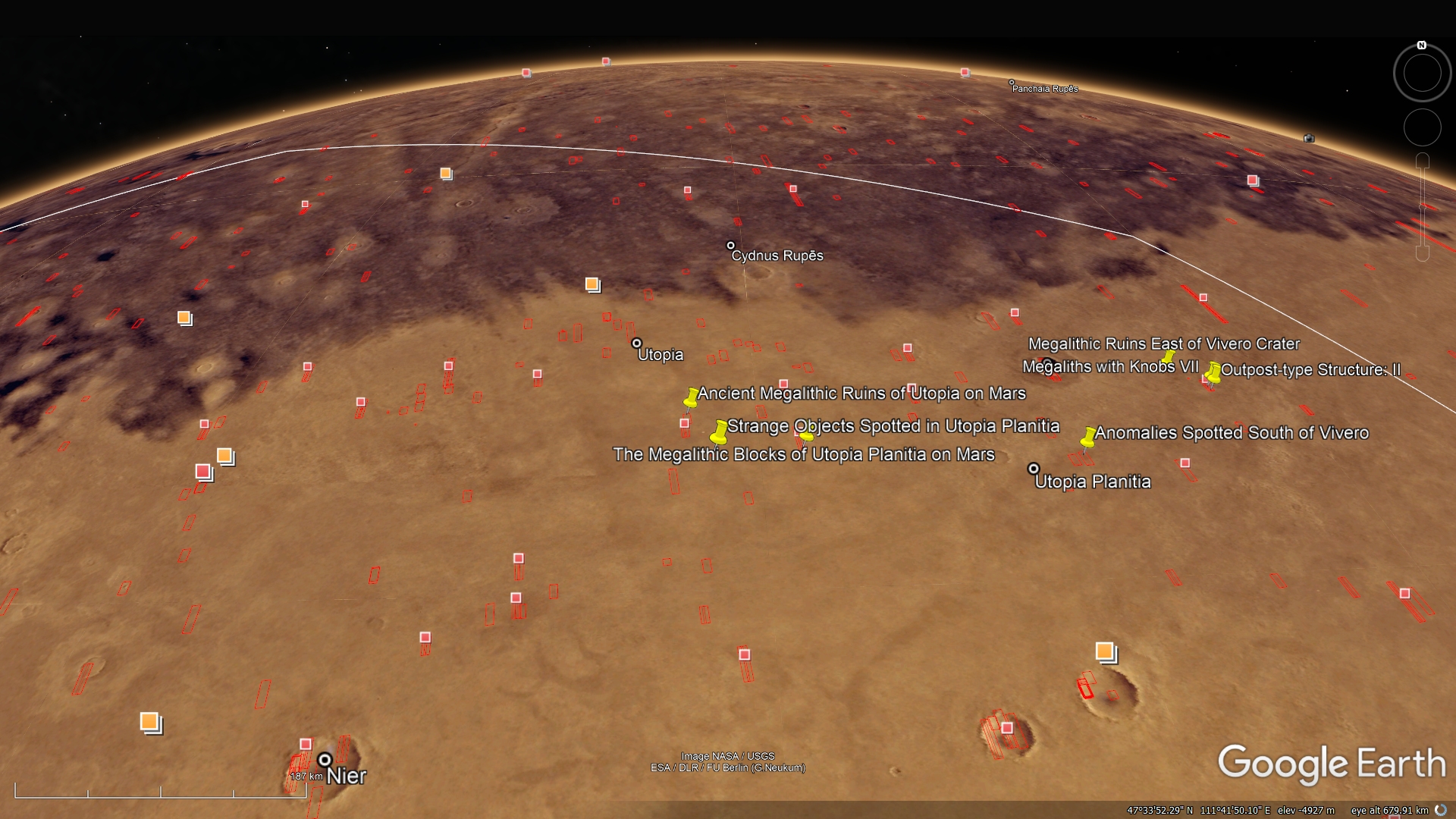Zoom in with the slider's top button

point(1423,160)
